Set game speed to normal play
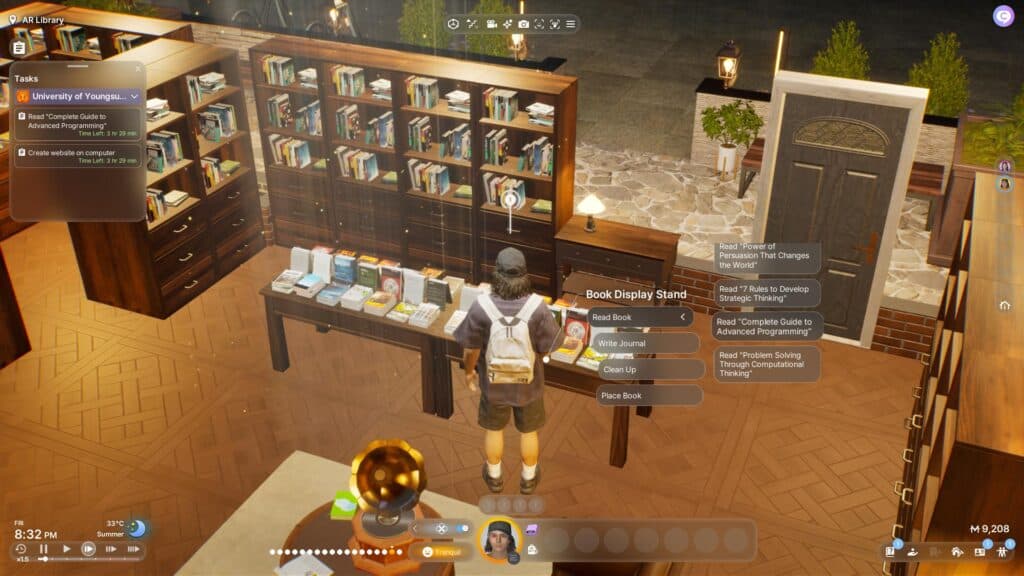Image resolution: width=1024 pixels, height=576 pixels. (66, 549)
